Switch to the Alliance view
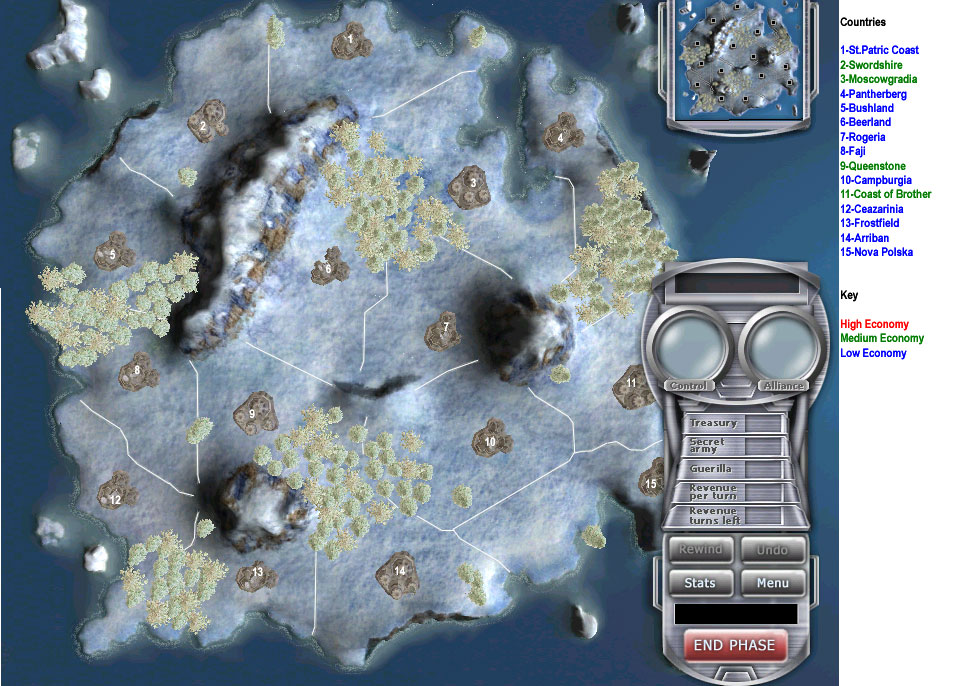Viewport: 954px width, 686px height. [783, 385]
